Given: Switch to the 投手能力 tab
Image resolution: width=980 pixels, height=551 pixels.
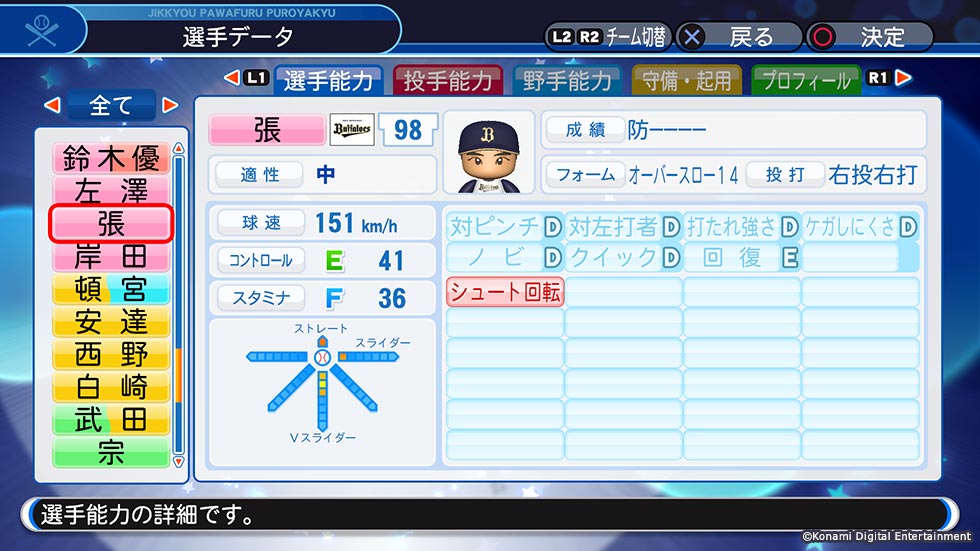Looking at the screenshot, I should [448, 81].
